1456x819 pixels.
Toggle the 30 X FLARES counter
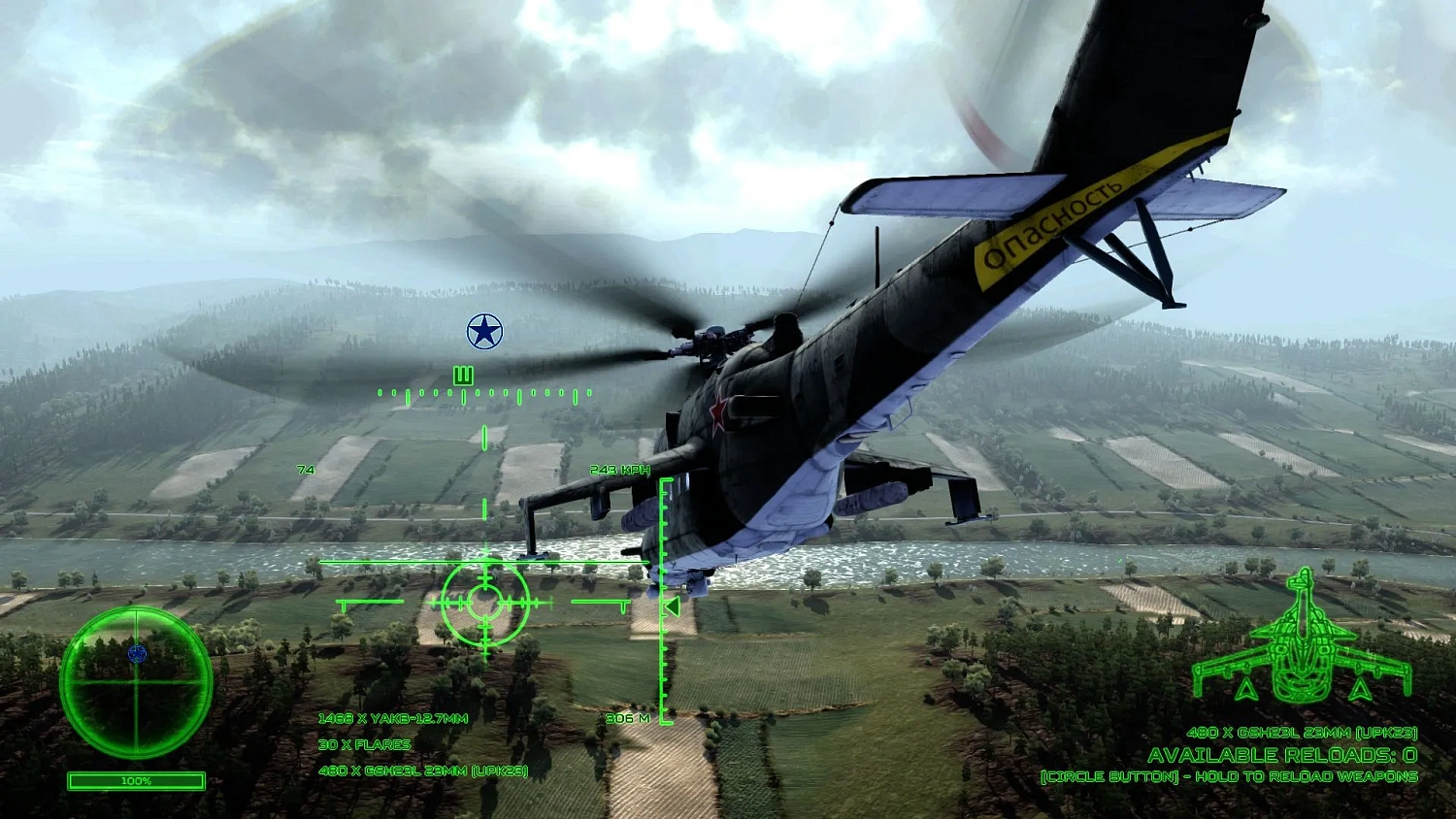(x=365, y=744)
